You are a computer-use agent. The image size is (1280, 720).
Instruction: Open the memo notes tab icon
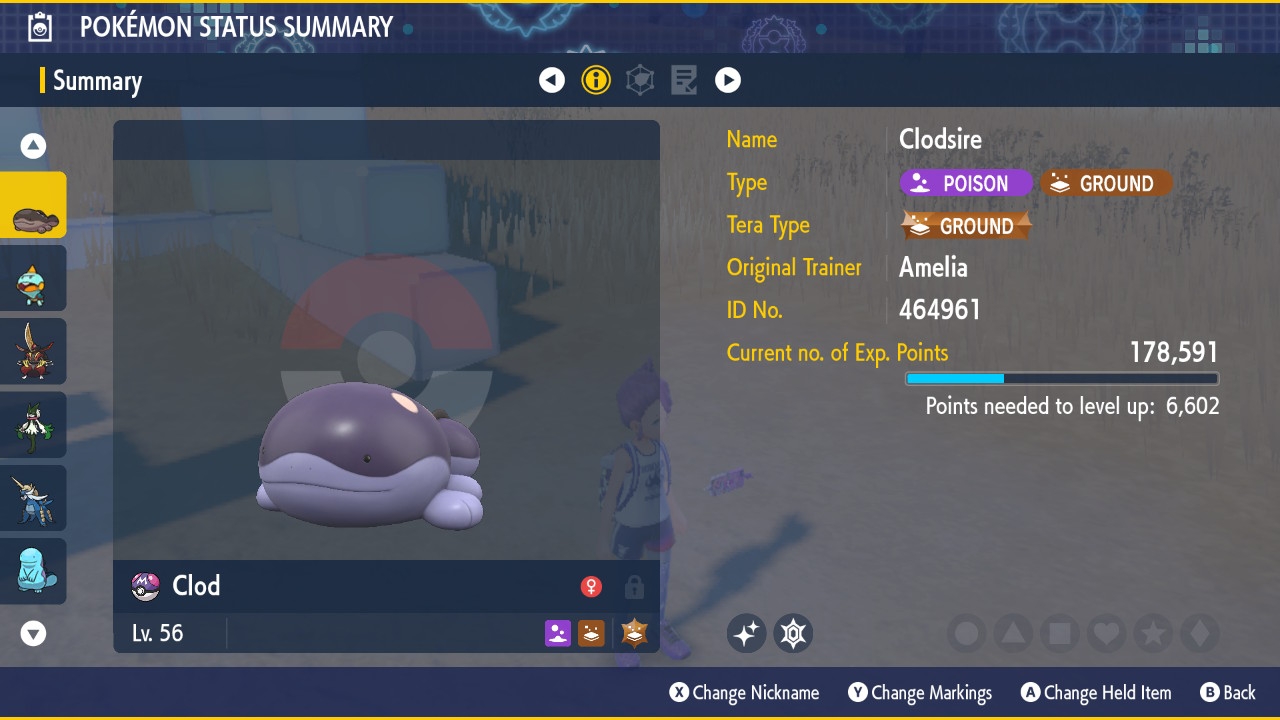pos(684,80)
